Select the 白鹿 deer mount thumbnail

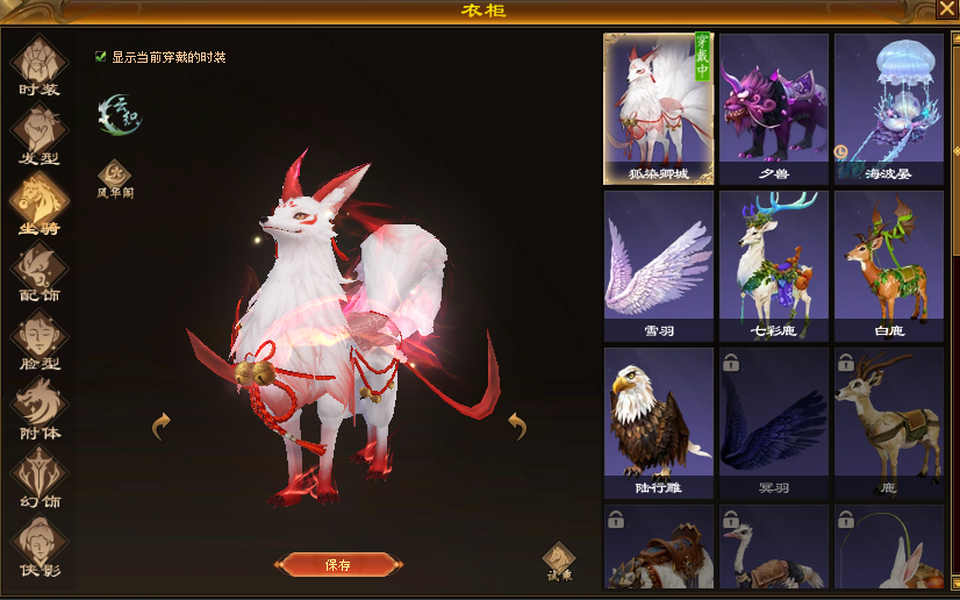click(x=889, y=265)
